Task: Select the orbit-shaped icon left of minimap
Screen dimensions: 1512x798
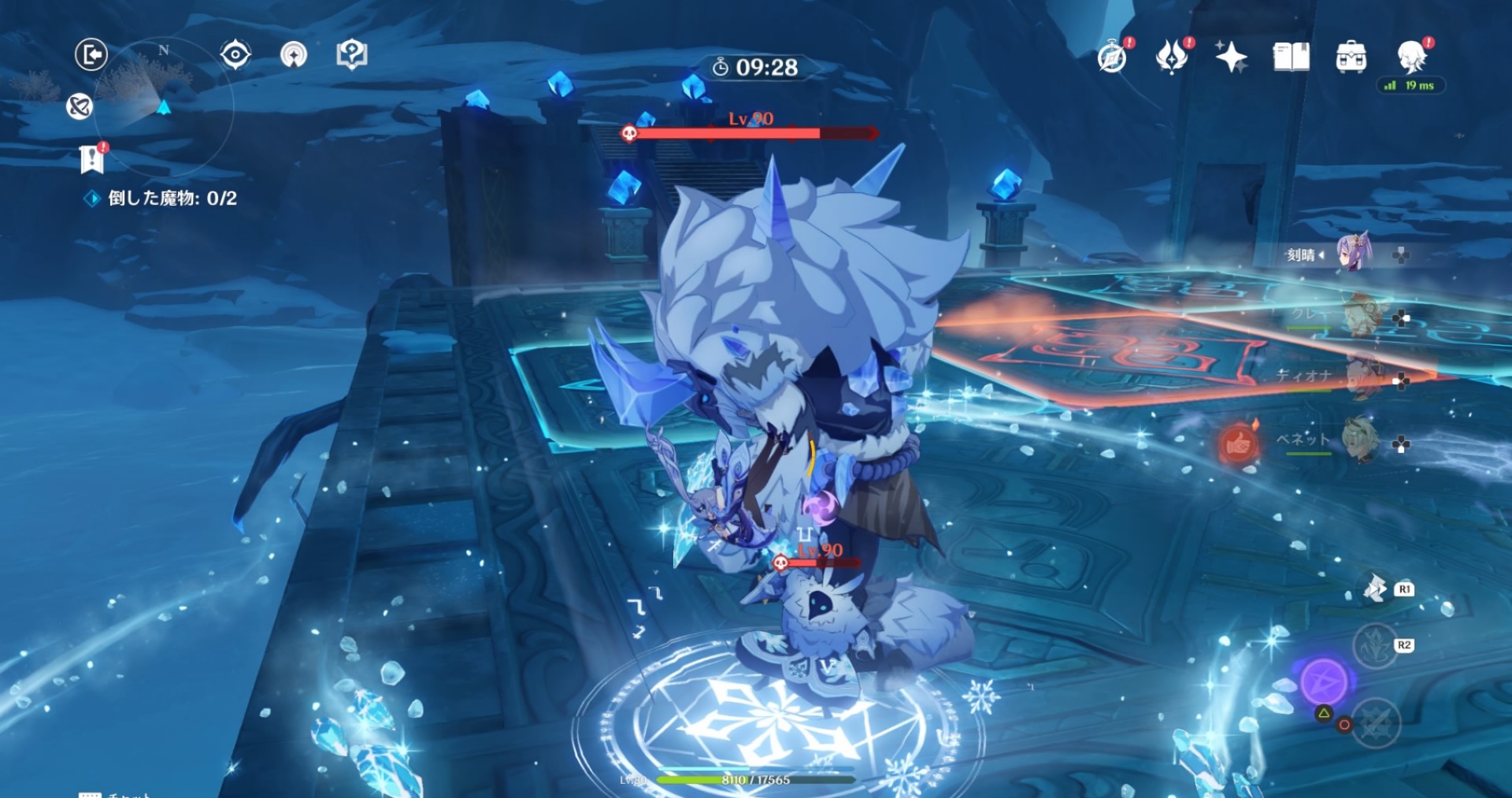Action: (80, 106)
